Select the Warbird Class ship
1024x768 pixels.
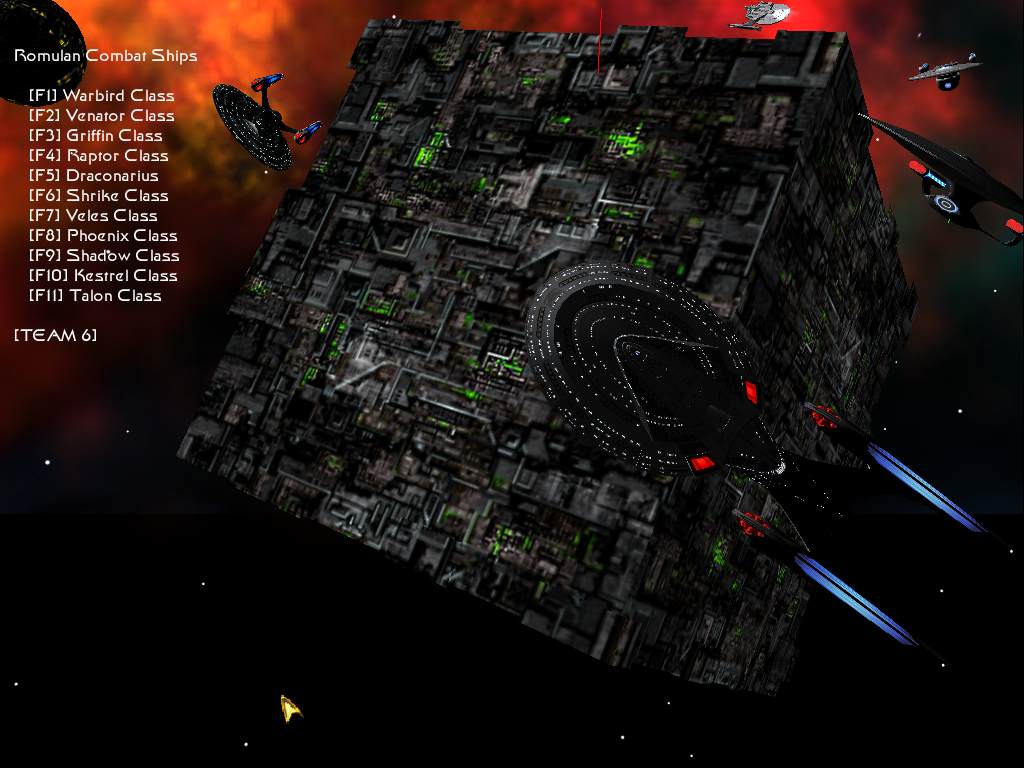click(x=102, y=96)
